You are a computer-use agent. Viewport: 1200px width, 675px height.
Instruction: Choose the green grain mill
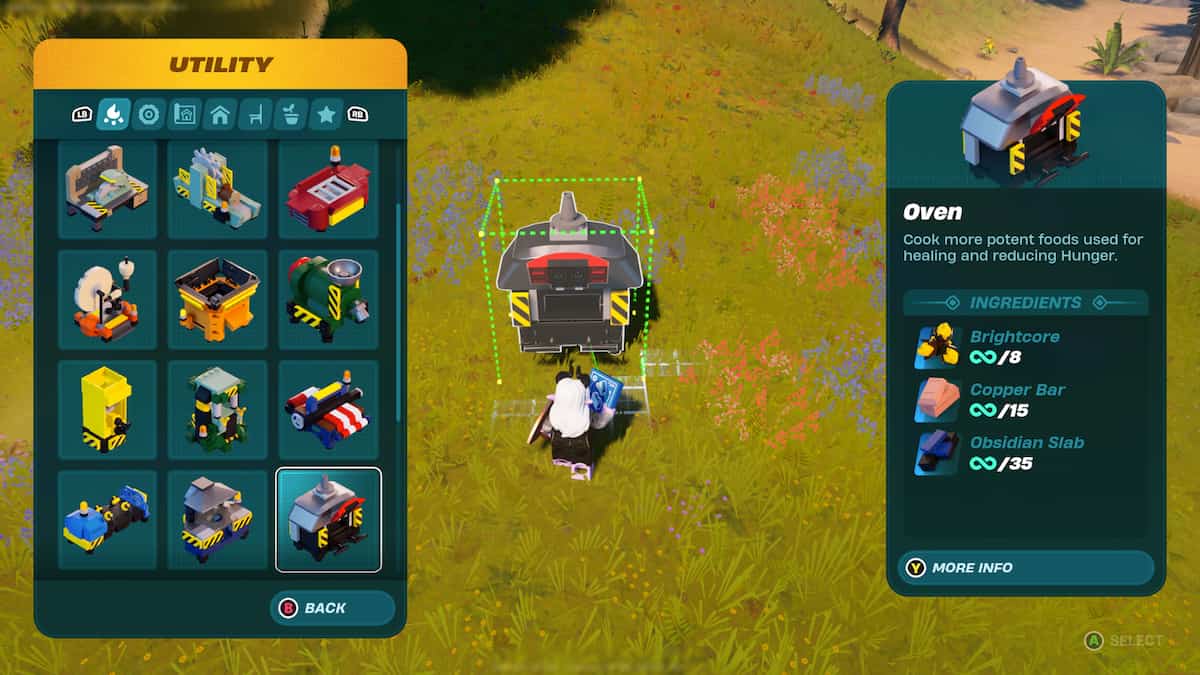point(328,299)
